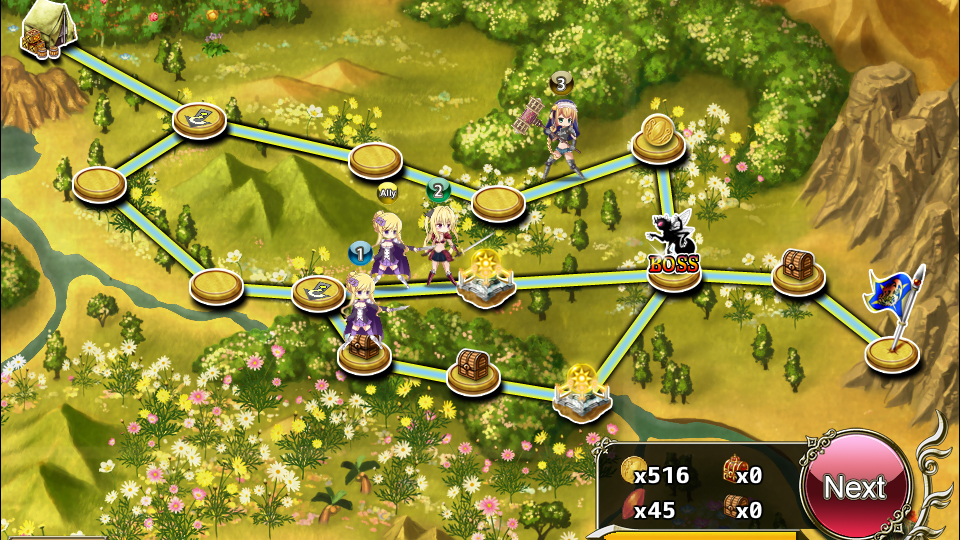
Task: Click the gold coin map node
Action: 658,139
